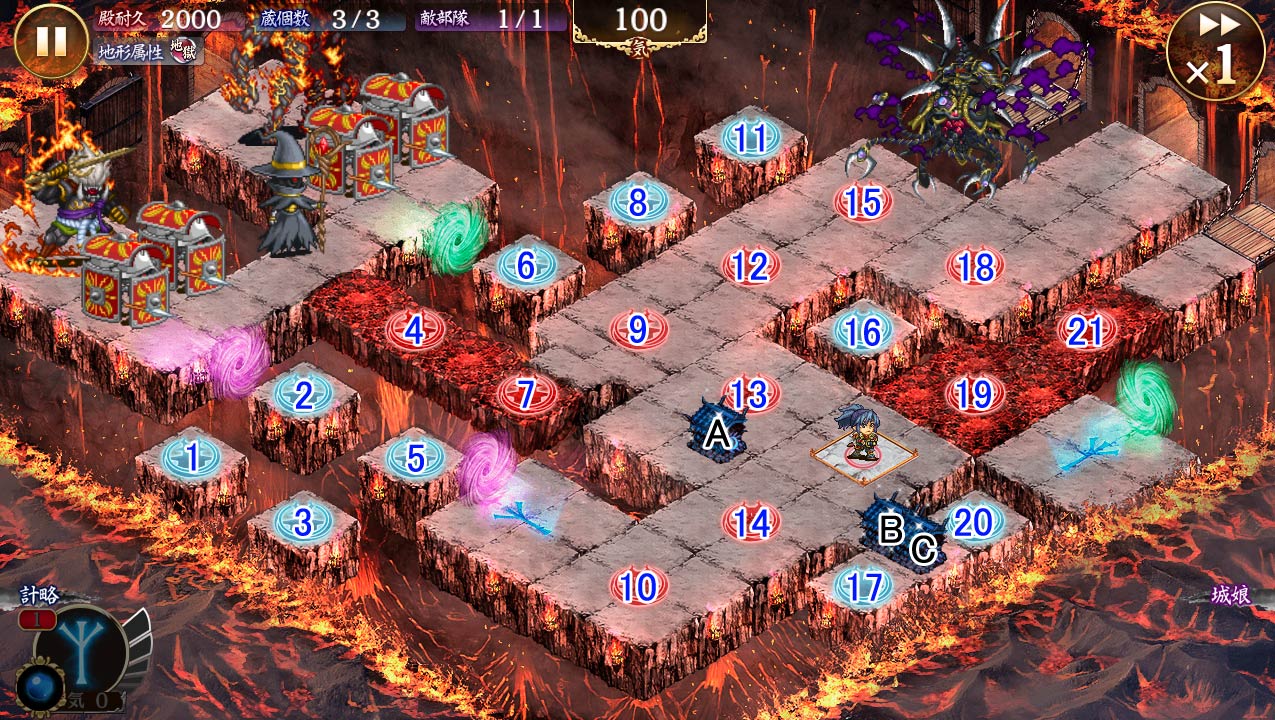The width and height of the screenshot is (1275, 720).
Task: Select red placement tile 15
Action: [862, 203]
